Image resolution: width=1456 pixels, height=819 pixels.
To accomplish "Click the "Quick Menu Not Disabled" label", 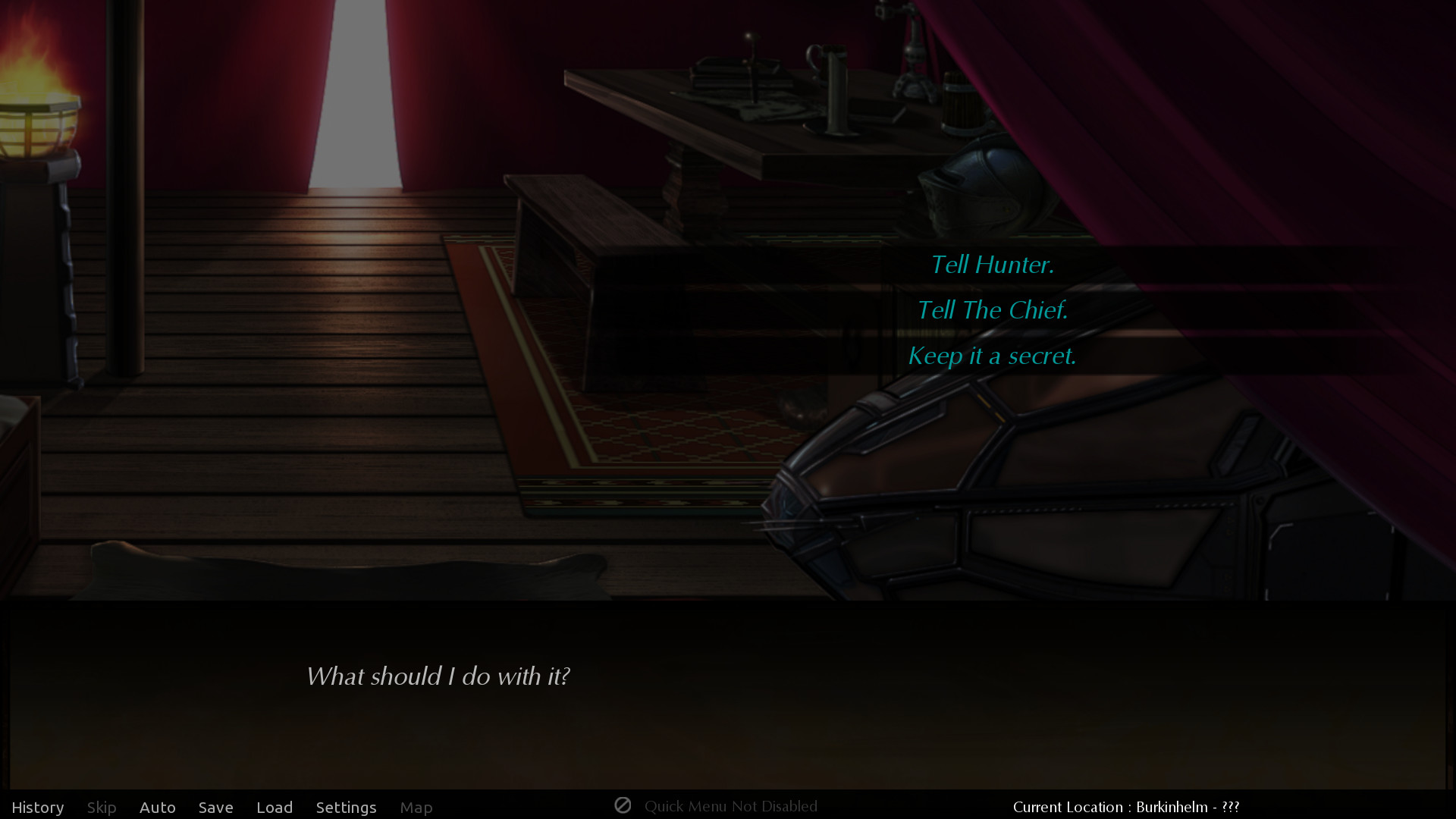I will 730,806.
